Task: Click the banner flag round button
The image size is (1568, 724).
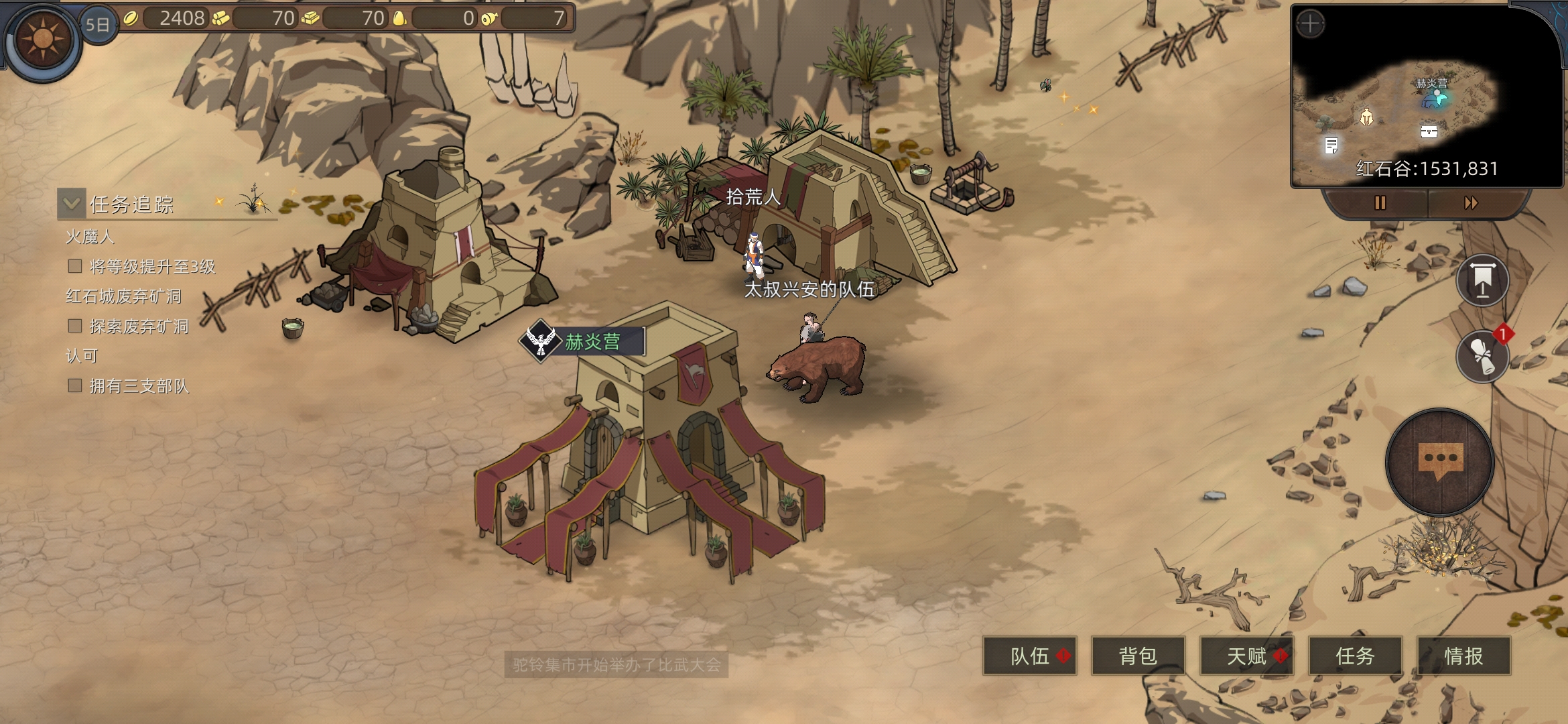Action: pos(1483,280)
